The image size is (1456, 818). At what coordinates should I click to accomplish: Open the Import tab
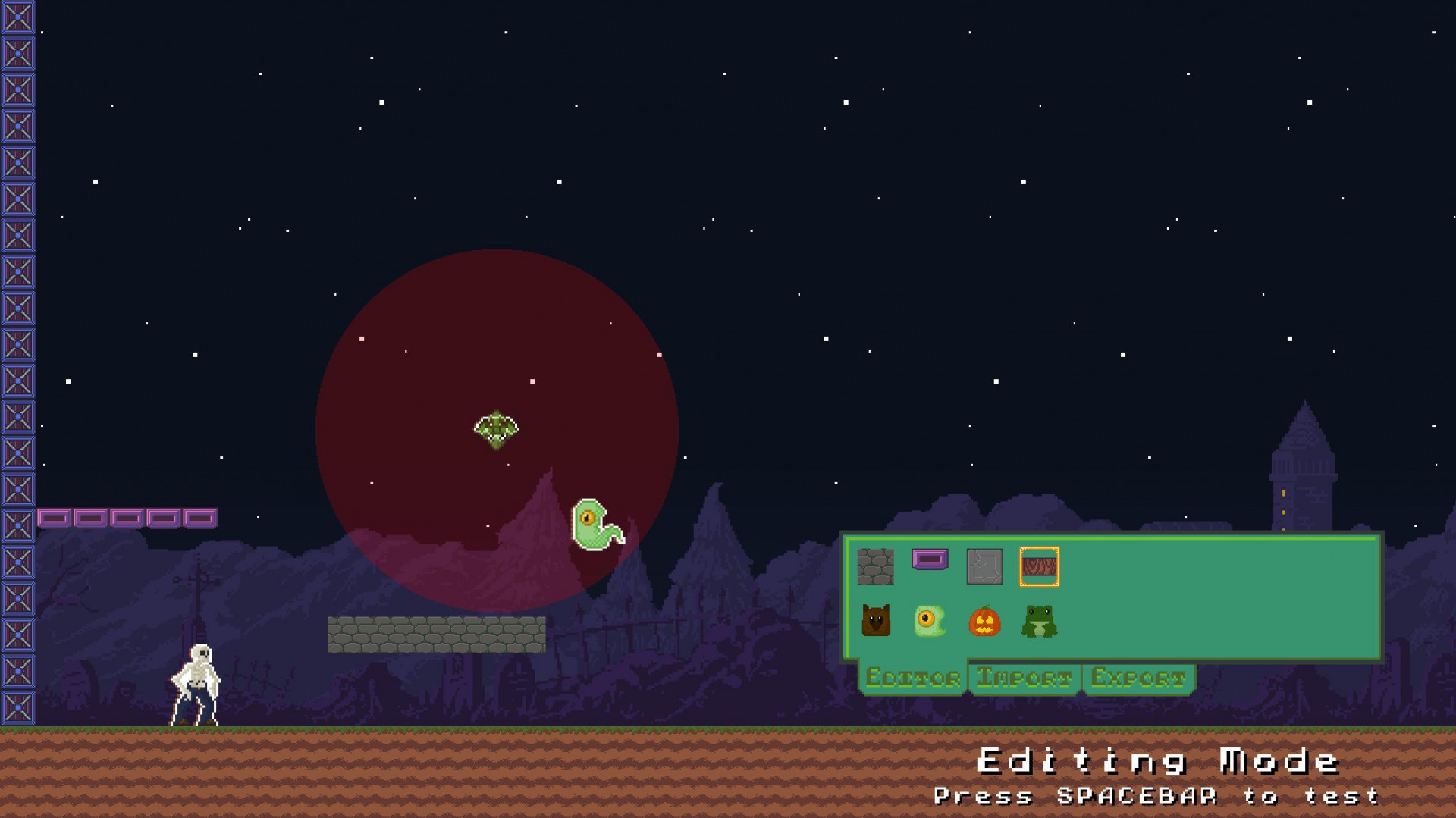1025,677
